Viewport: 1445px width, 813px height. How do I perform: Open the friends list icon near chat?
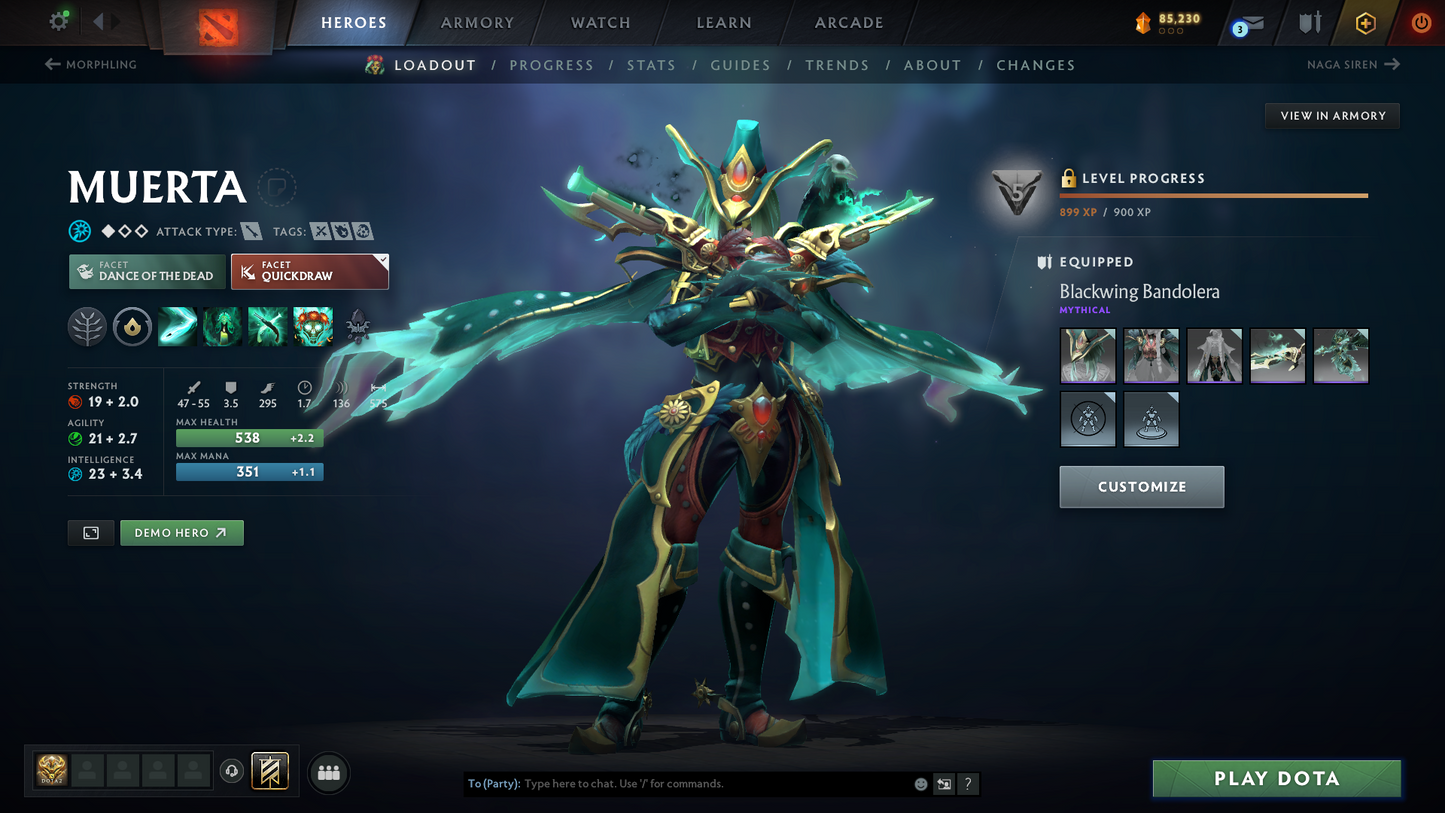[328, 771]
